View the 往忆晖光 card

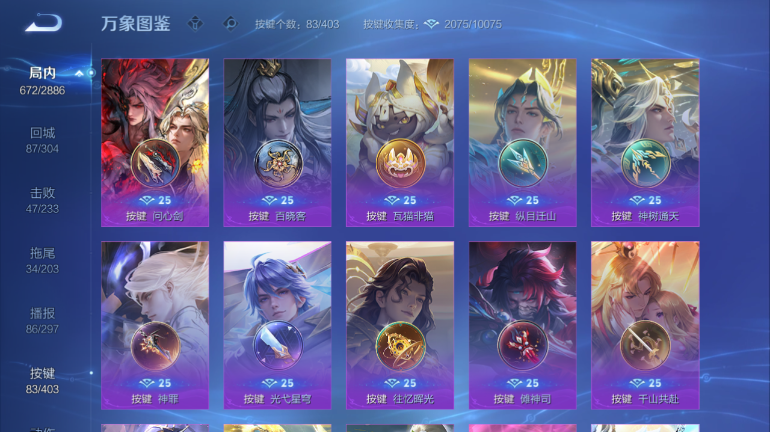(400, 325)
